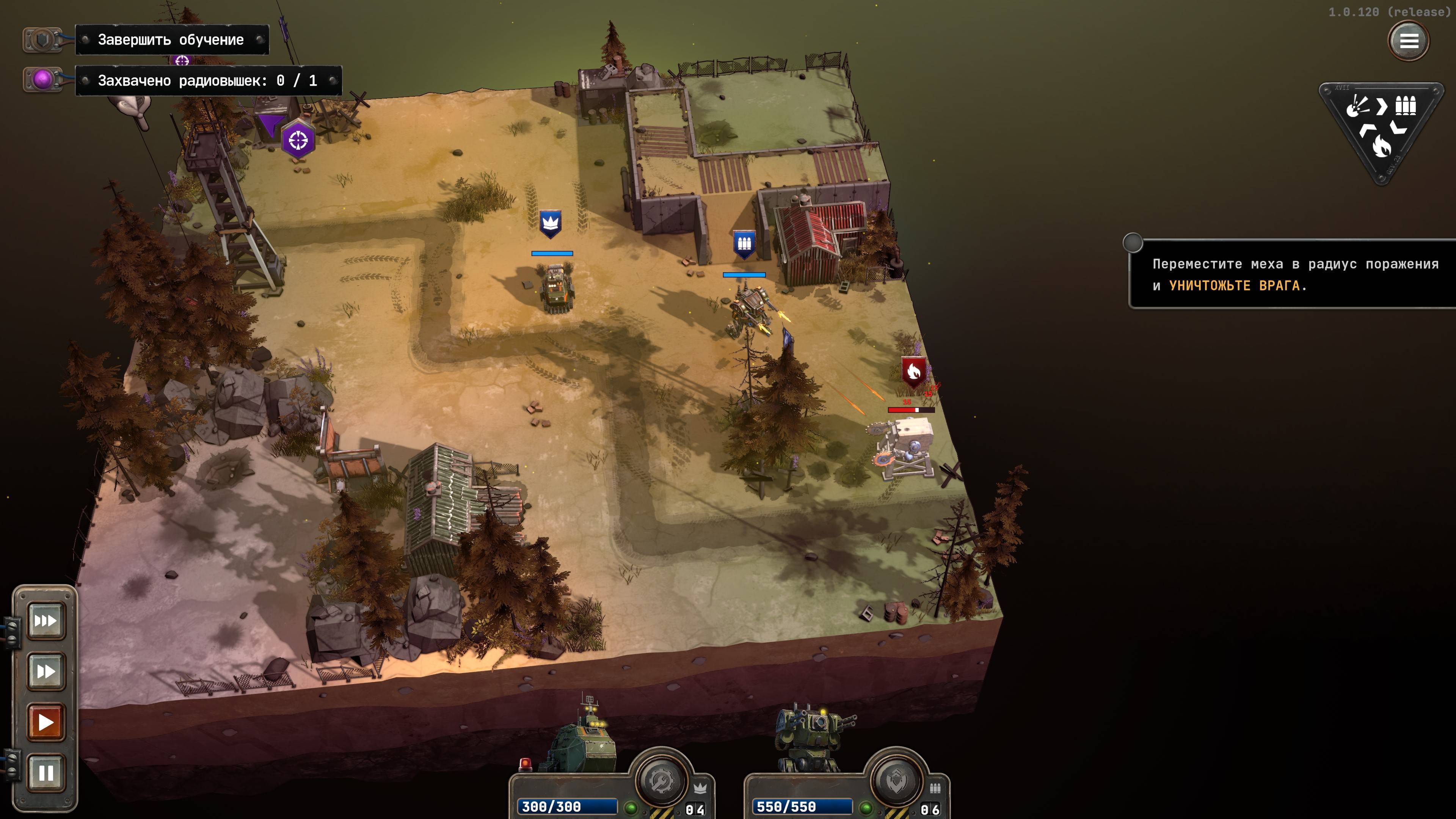Open the triangular damage-type chart

(1380, 129)
